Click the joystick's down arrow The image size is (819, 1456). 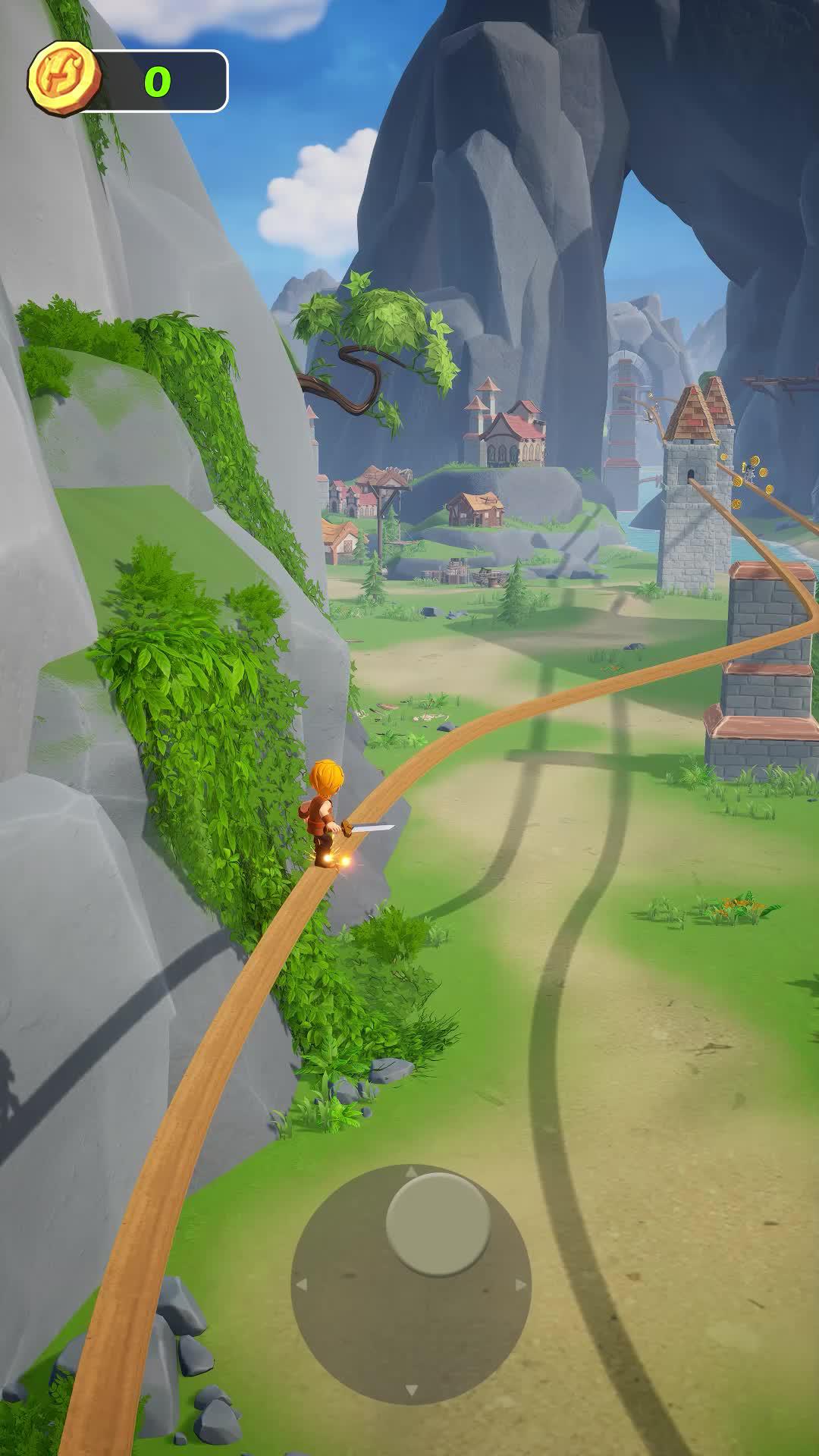coord(411,1390)
